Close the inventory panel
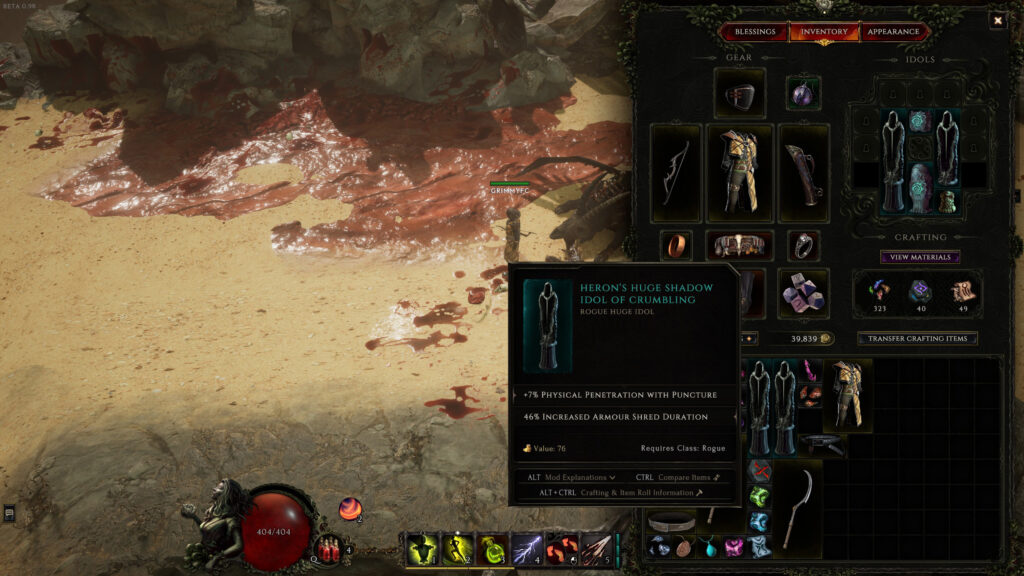Viewport: 1024px width, 576px height. pos(997,20)
